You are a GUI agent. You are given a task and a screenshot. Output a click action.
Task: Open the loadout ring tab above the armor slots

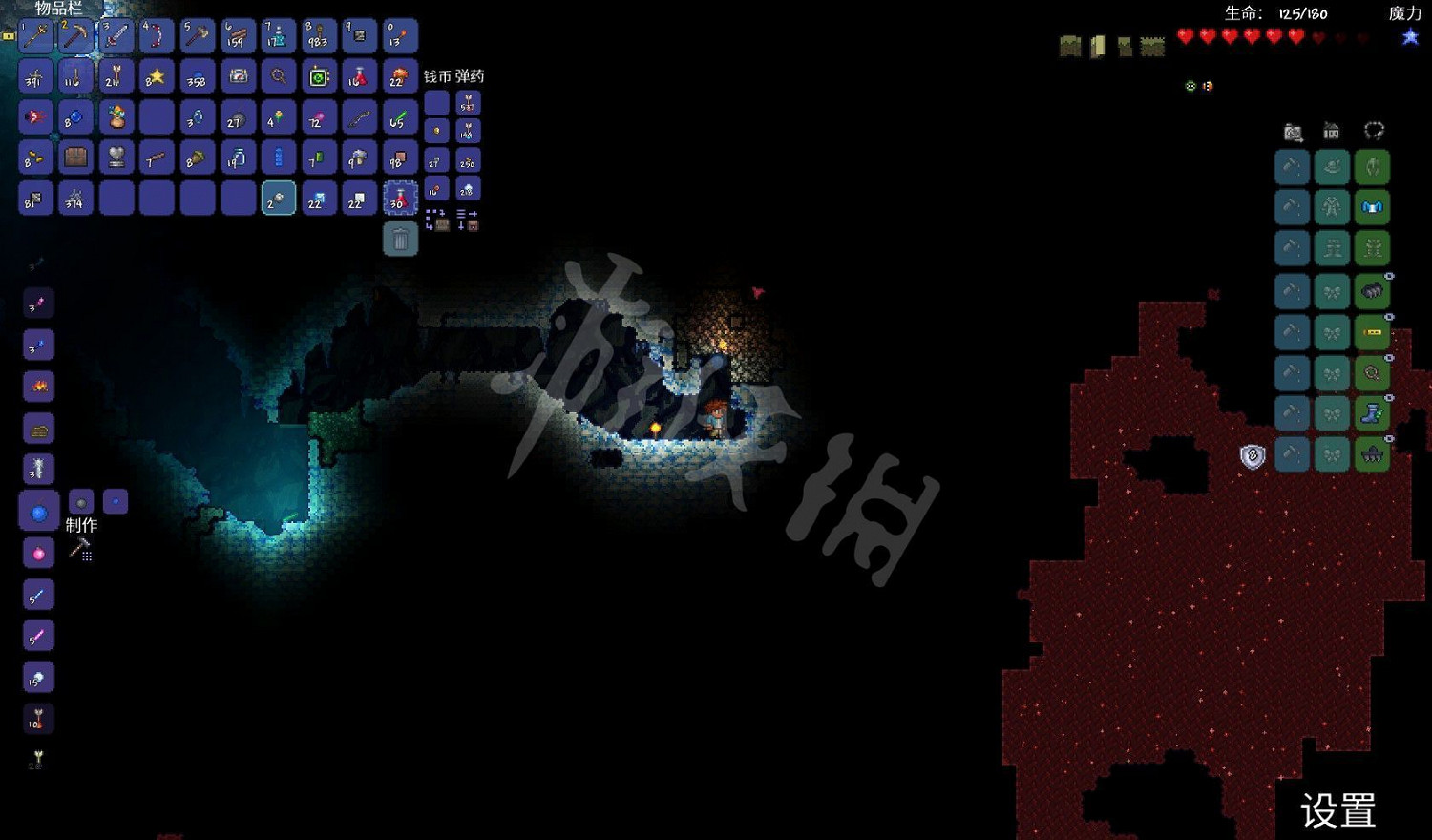1374,130
